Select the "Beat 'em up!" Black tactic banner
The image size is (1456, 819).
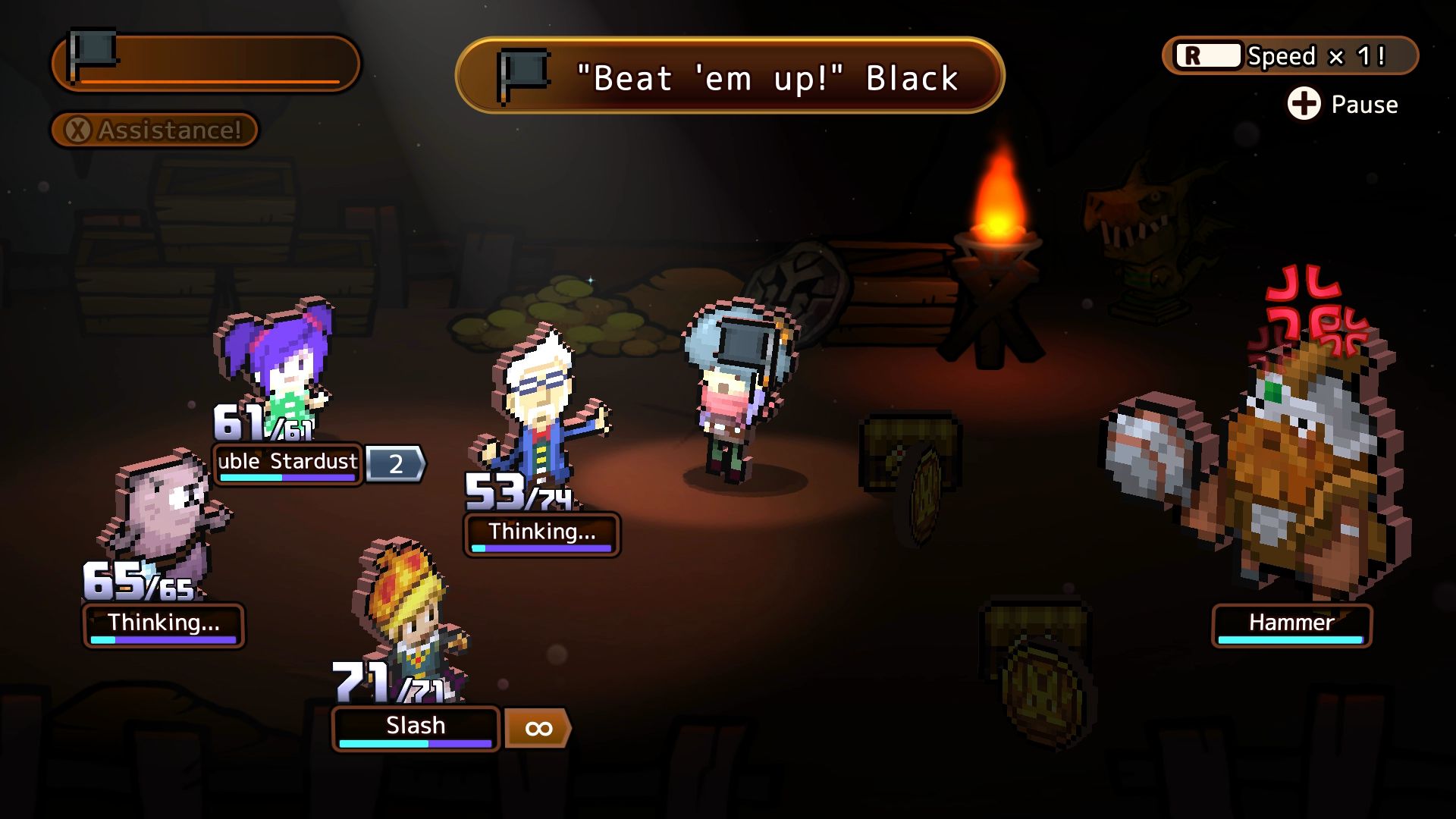tap(730, 77)
